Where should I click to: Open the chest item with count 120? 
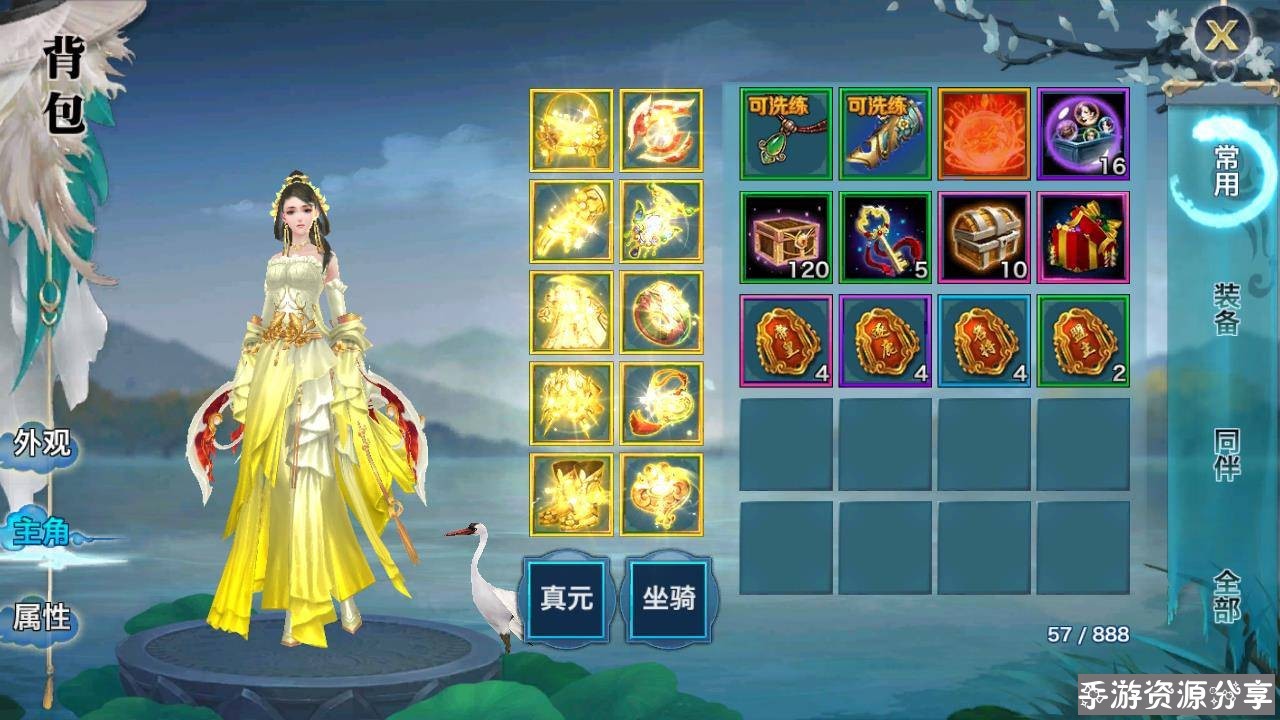[x=785, y=237]
